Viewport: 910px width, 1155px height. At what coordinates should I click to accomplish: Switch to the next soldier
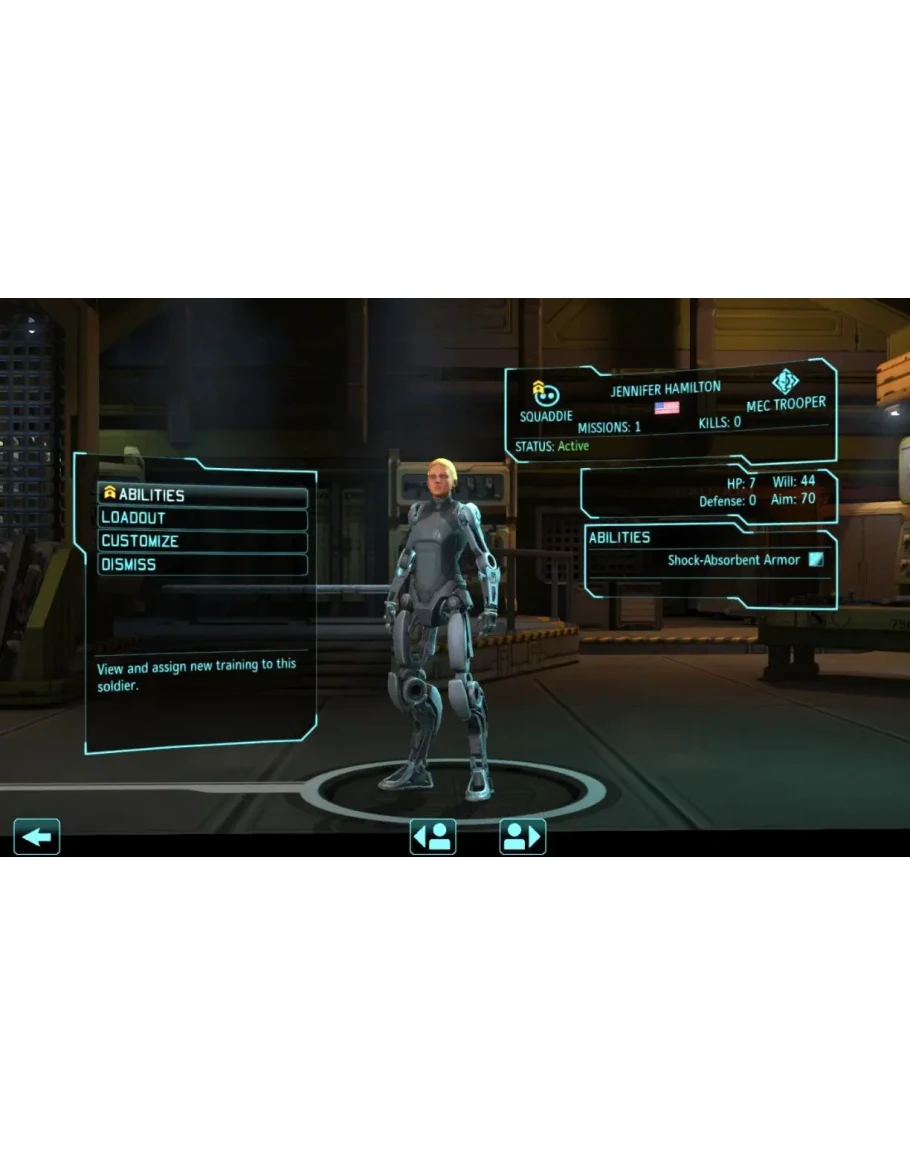[522, 836]
